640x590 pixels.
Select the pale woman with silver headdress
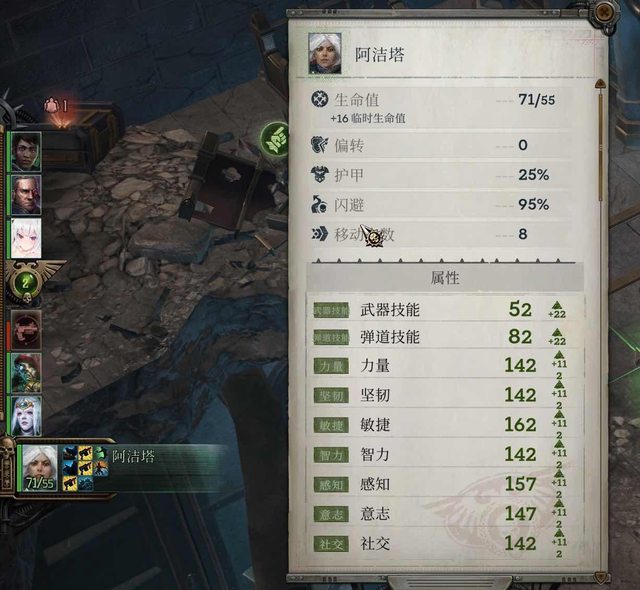(x=25, y=414)
